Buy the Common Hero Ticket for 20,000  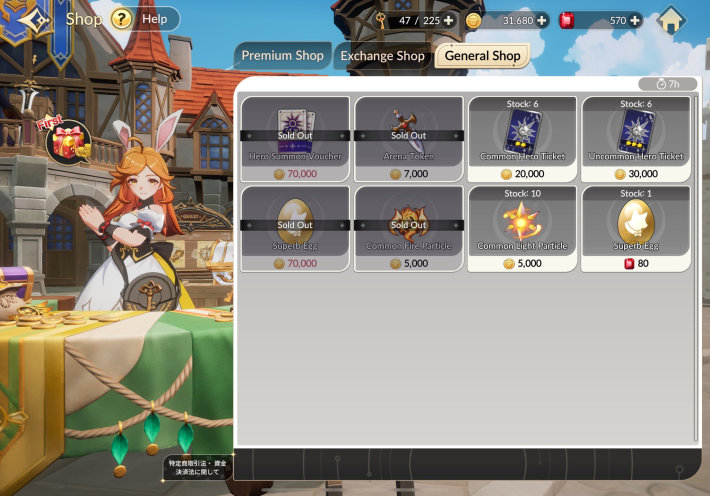point(522,140)
